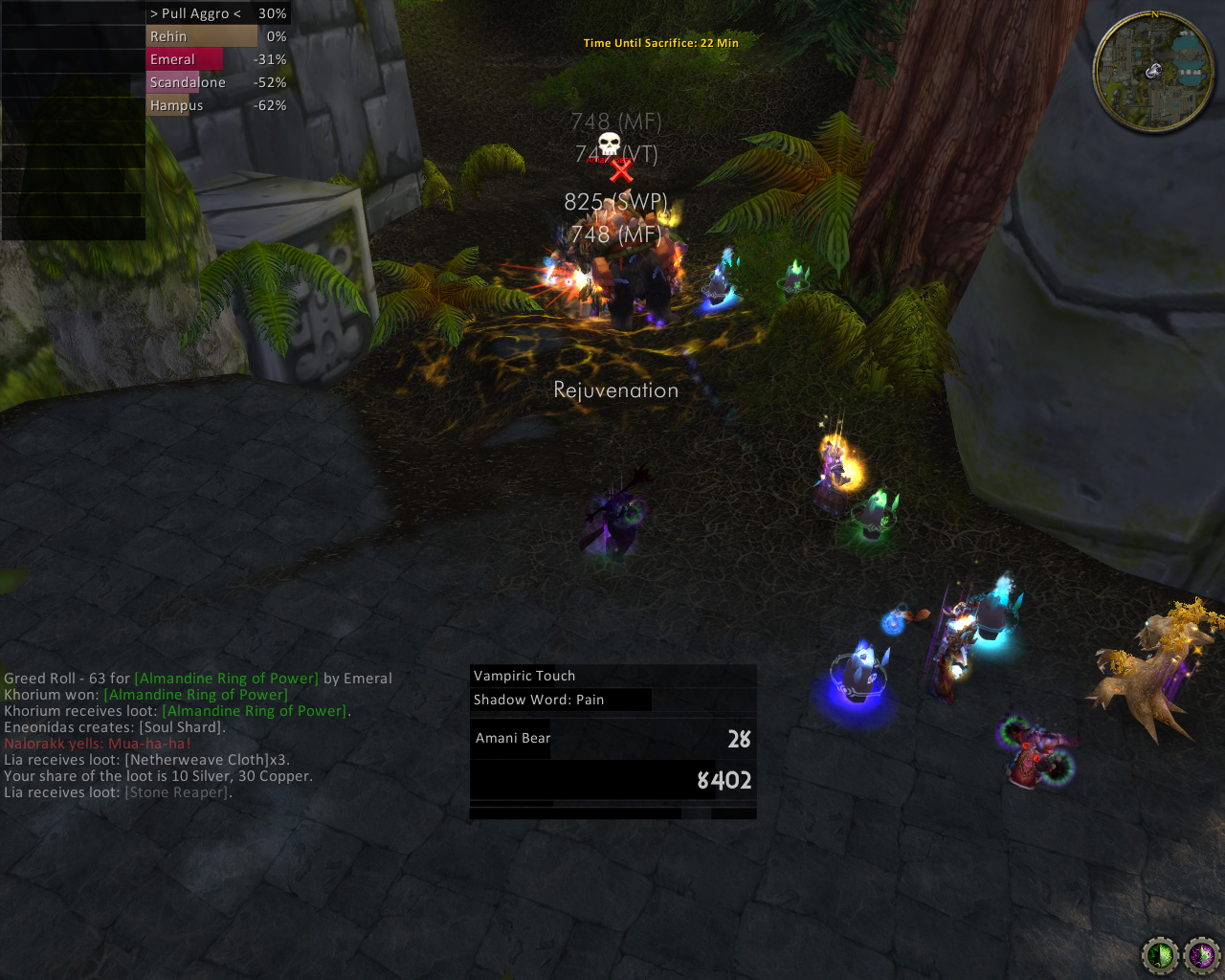Image resolution: width=1225 pixels, height=980 pixels.
Task: Open the Soul Shard chat link
Action: [180, 727]
